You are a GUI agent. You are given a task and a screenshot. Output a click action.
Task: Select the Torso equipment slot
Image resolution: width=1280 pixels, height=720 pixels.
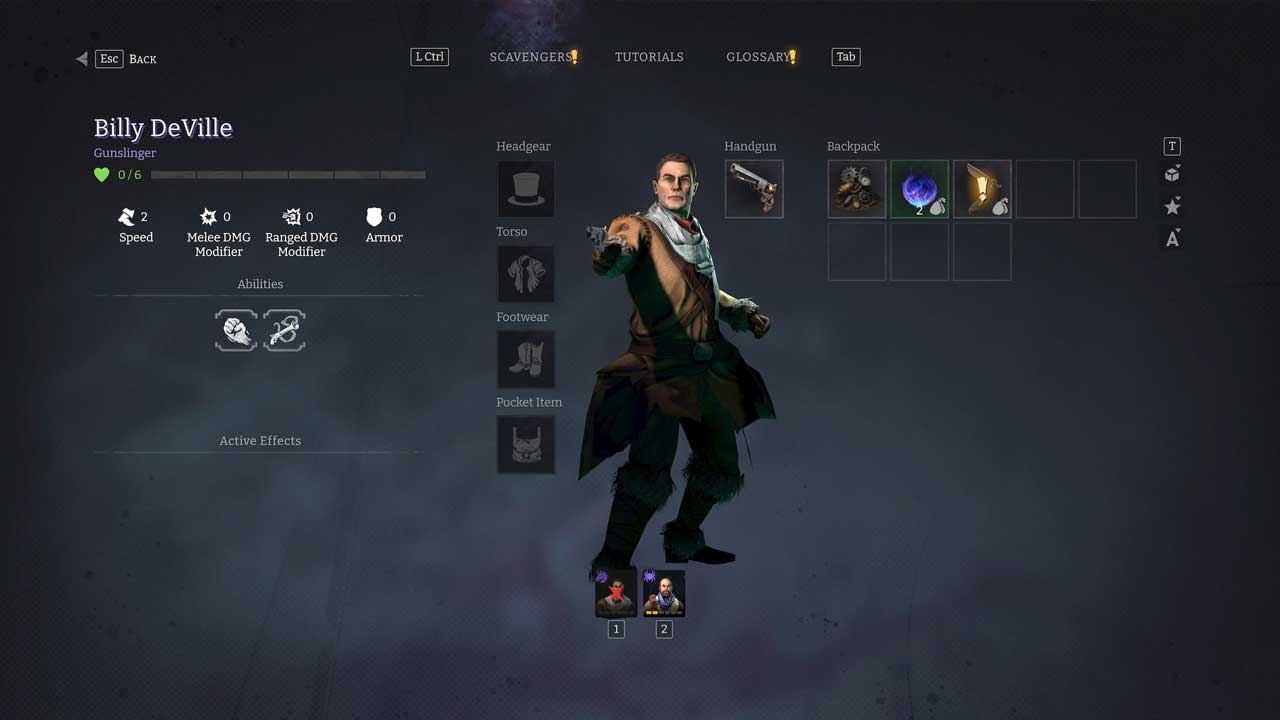point(526,274)
